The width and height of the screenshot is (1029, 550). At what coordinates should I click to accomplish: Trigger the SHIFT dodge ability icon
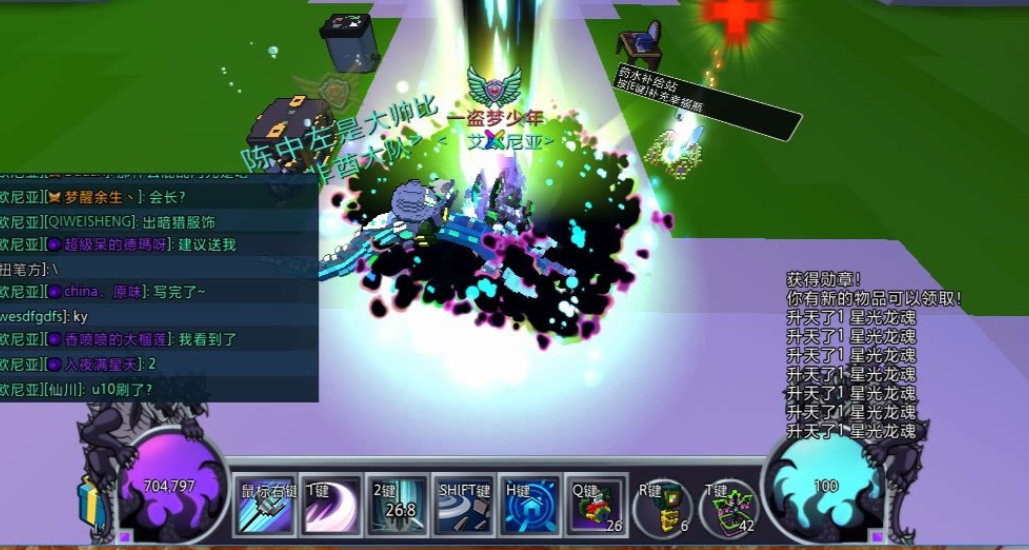[464, 505]
